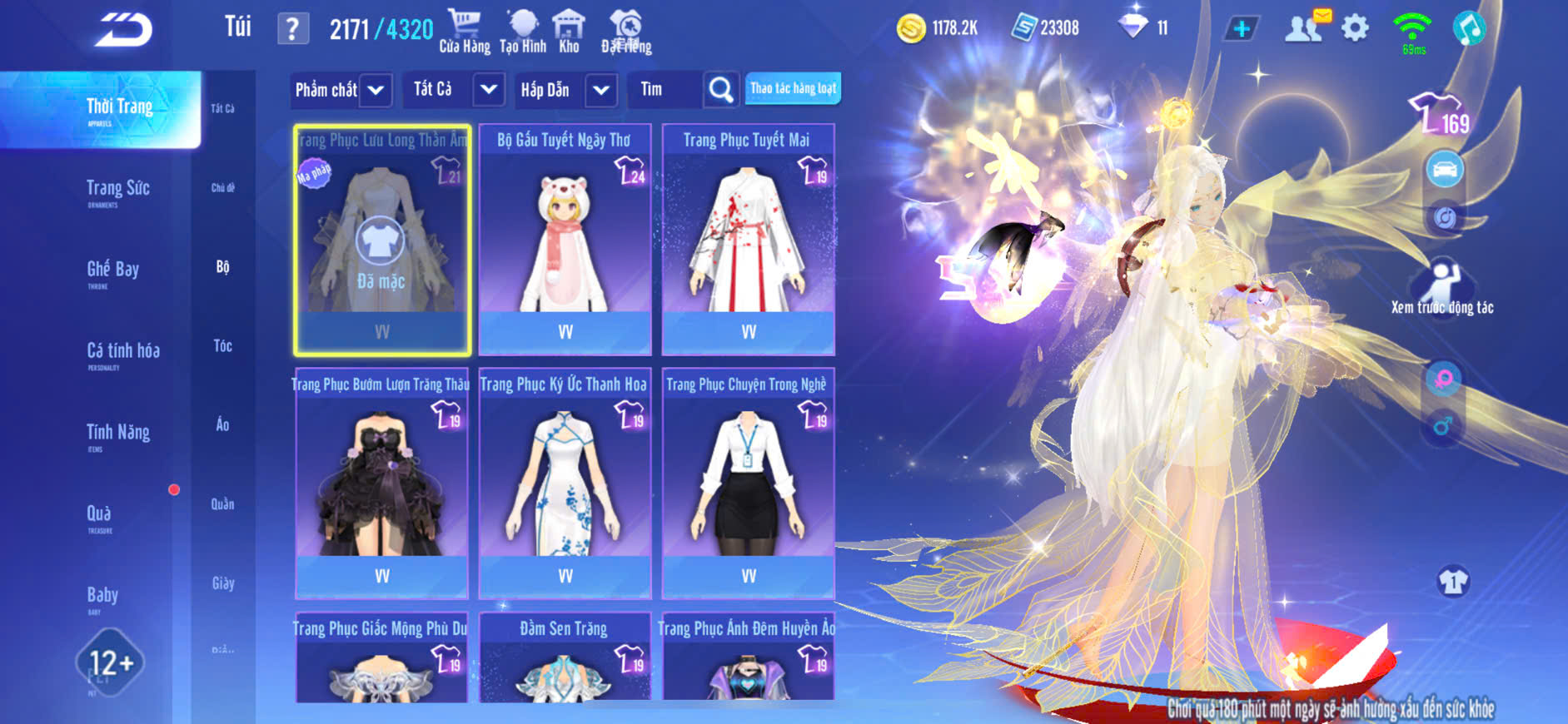This screenshot has width=1568, height=724.
Task: Open Tạo Hình styling menu
Action: (523, 32)
